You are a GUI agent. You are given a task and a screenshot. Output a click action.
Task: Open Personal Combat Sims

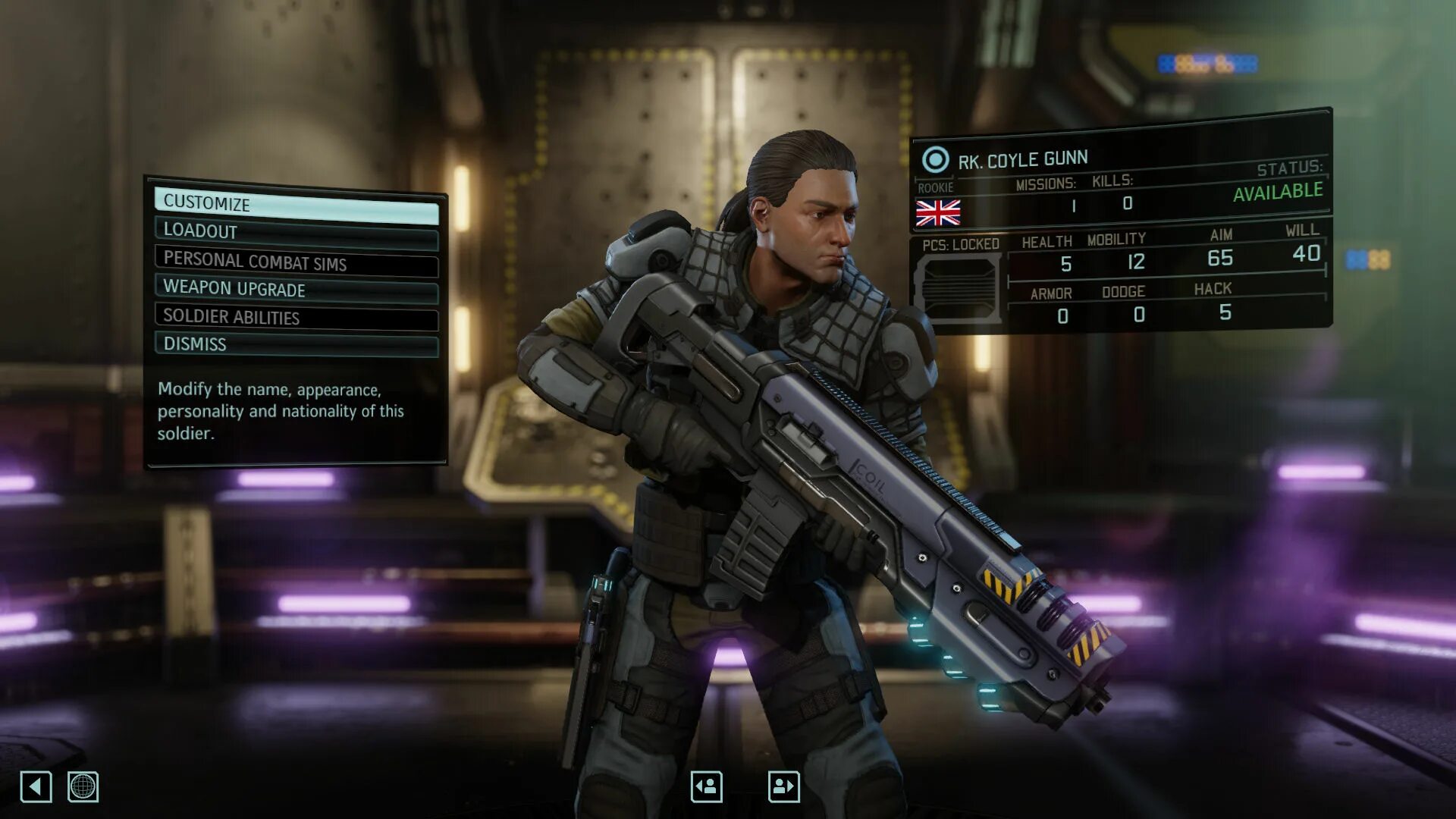click(x=296, y=262)
